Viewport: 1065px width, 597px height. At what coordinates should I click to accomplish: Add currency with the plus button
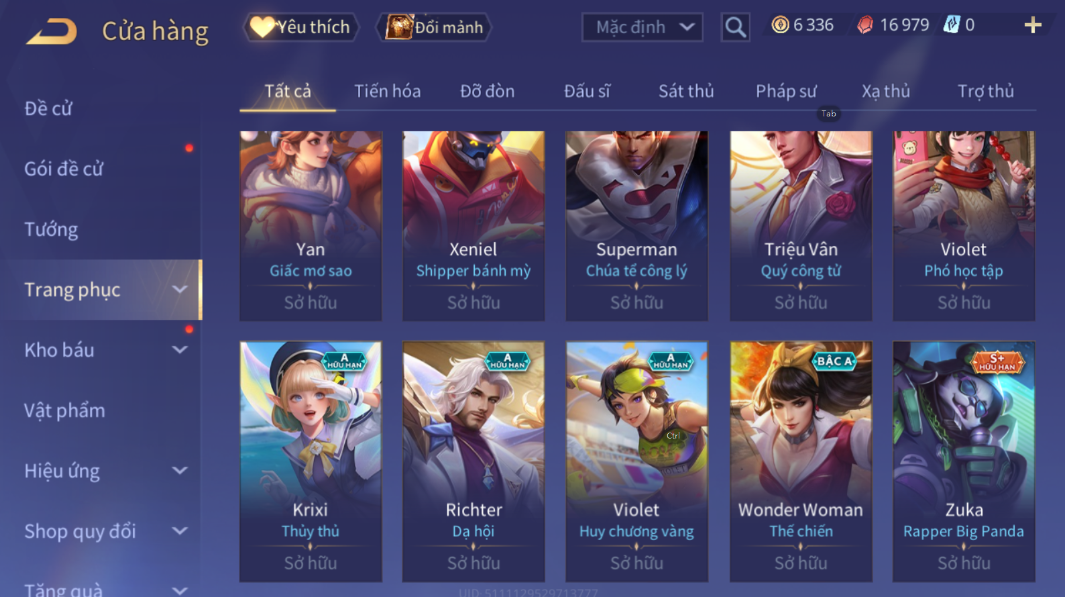point(1033,26)
